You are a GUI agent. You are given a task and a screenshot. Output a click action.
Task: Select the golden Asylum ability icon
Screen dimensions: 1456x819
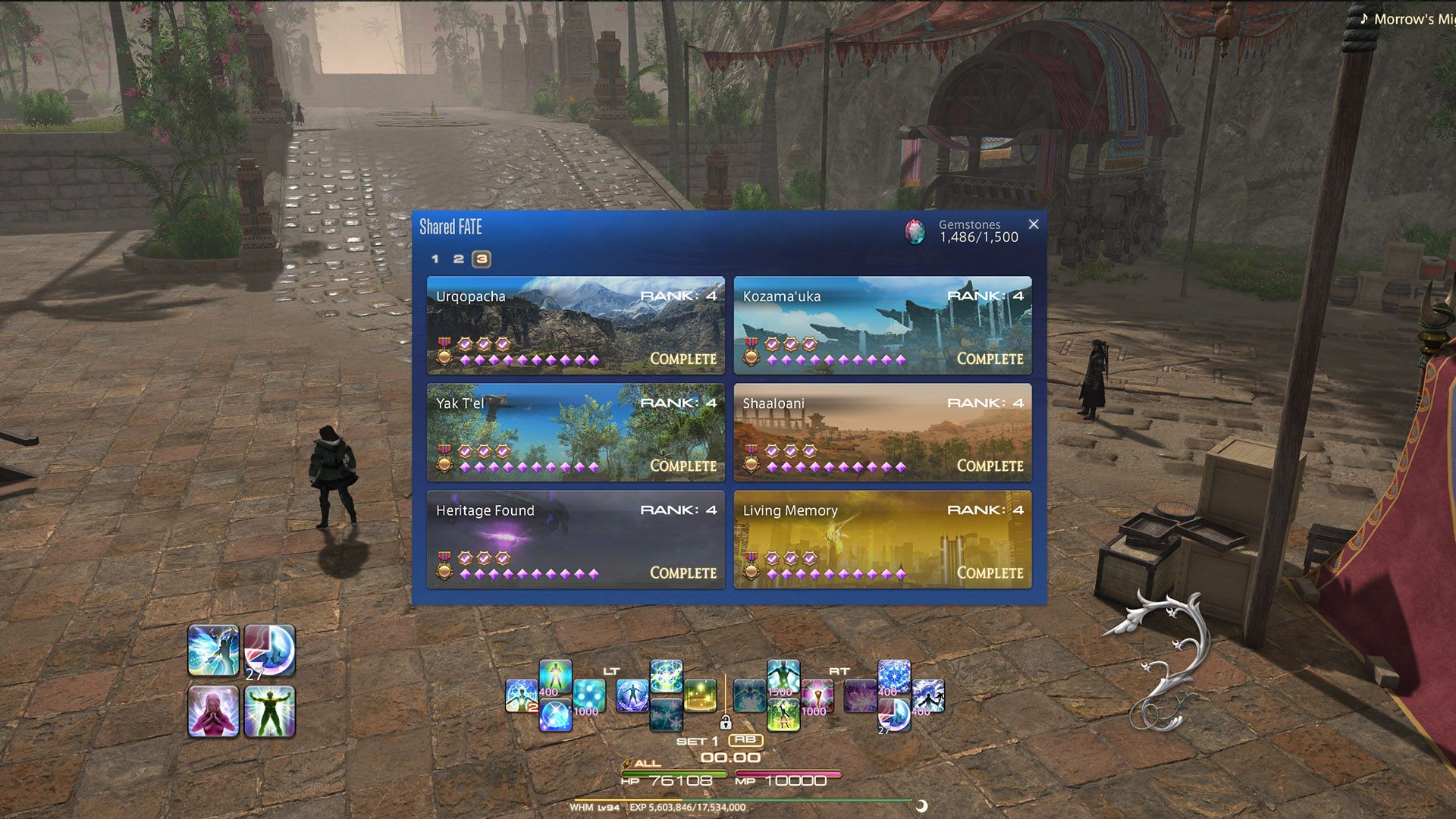[701, 696]
